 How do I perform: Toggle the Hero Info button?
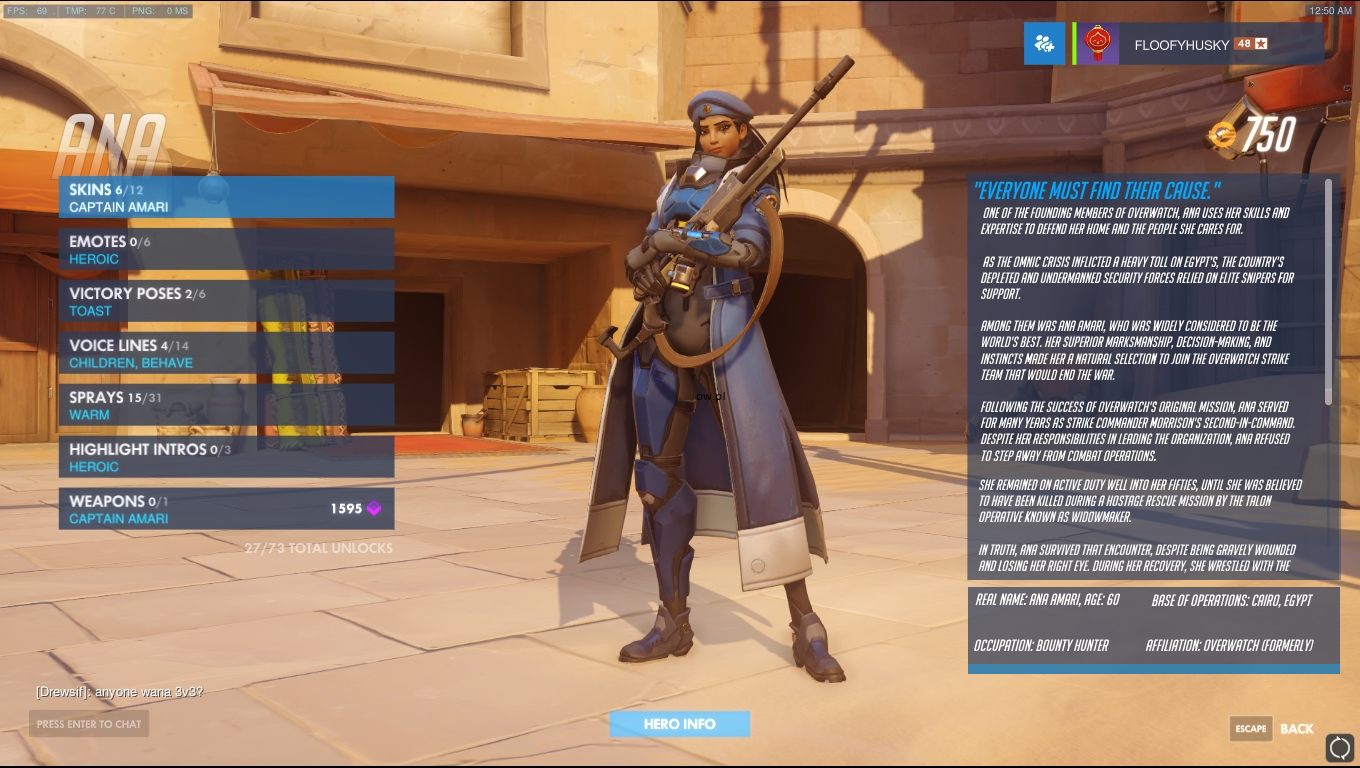point(680,724)
